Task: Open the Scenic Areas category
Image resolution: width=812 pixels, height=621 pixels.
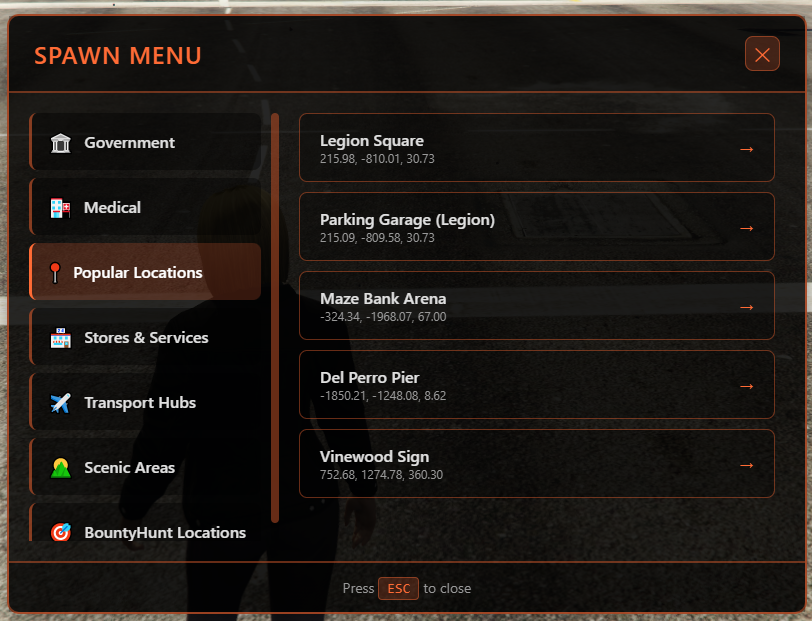Action: [x=146, y=468]
